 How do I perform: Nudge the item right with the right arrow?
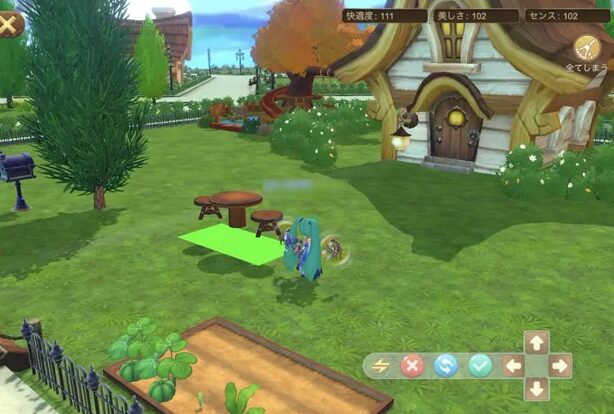[560, 365]
